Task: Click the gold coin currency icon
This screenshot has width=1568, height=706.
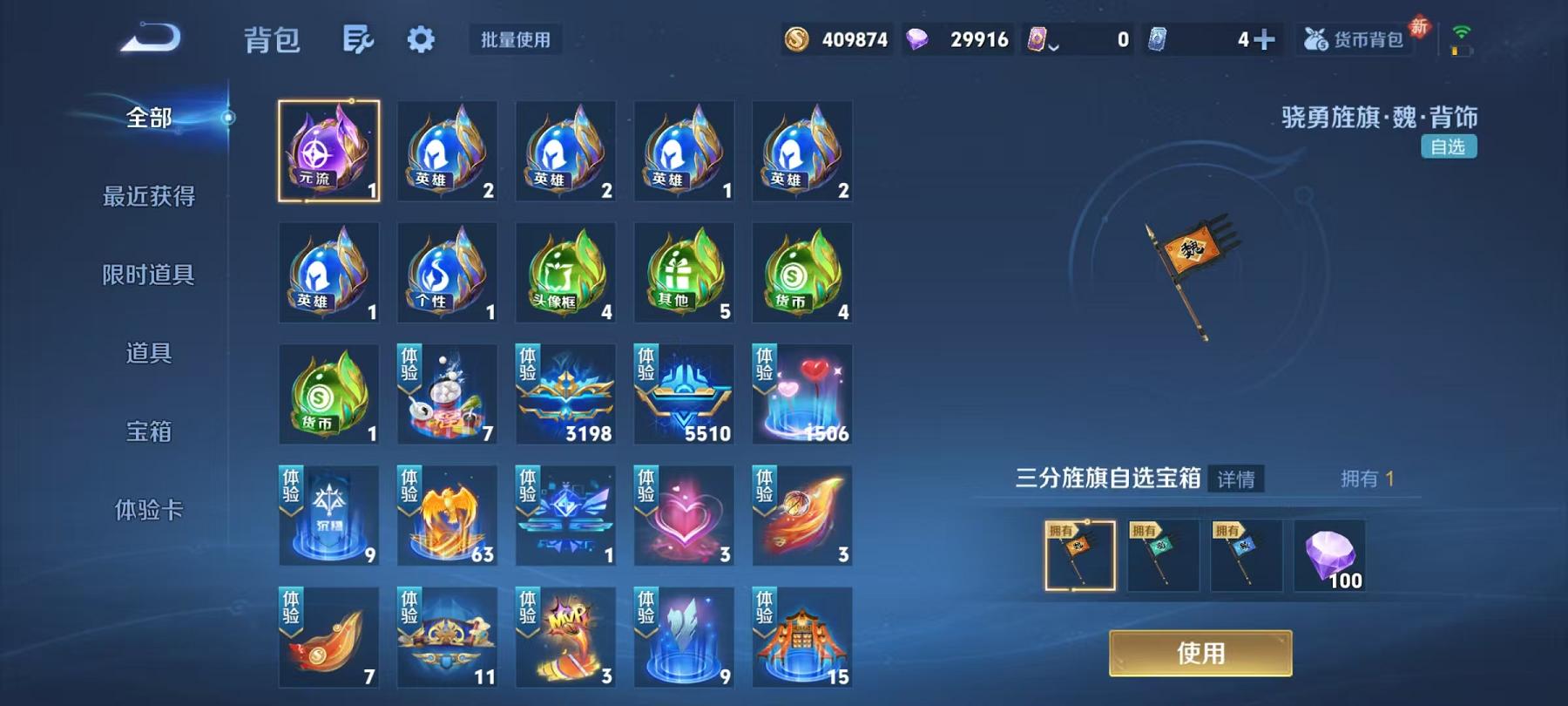Action: (796, 38)
